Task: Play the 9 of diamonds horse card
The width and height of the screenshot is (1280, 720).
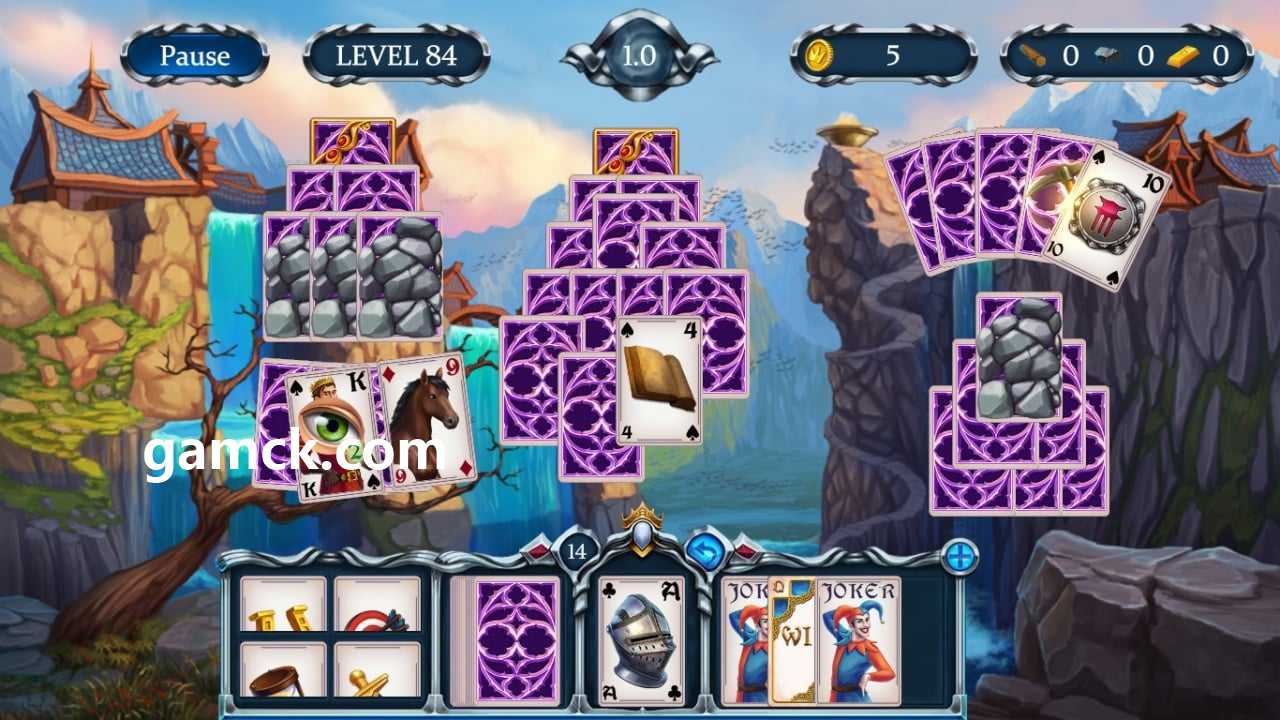Action: coord(428,418)
